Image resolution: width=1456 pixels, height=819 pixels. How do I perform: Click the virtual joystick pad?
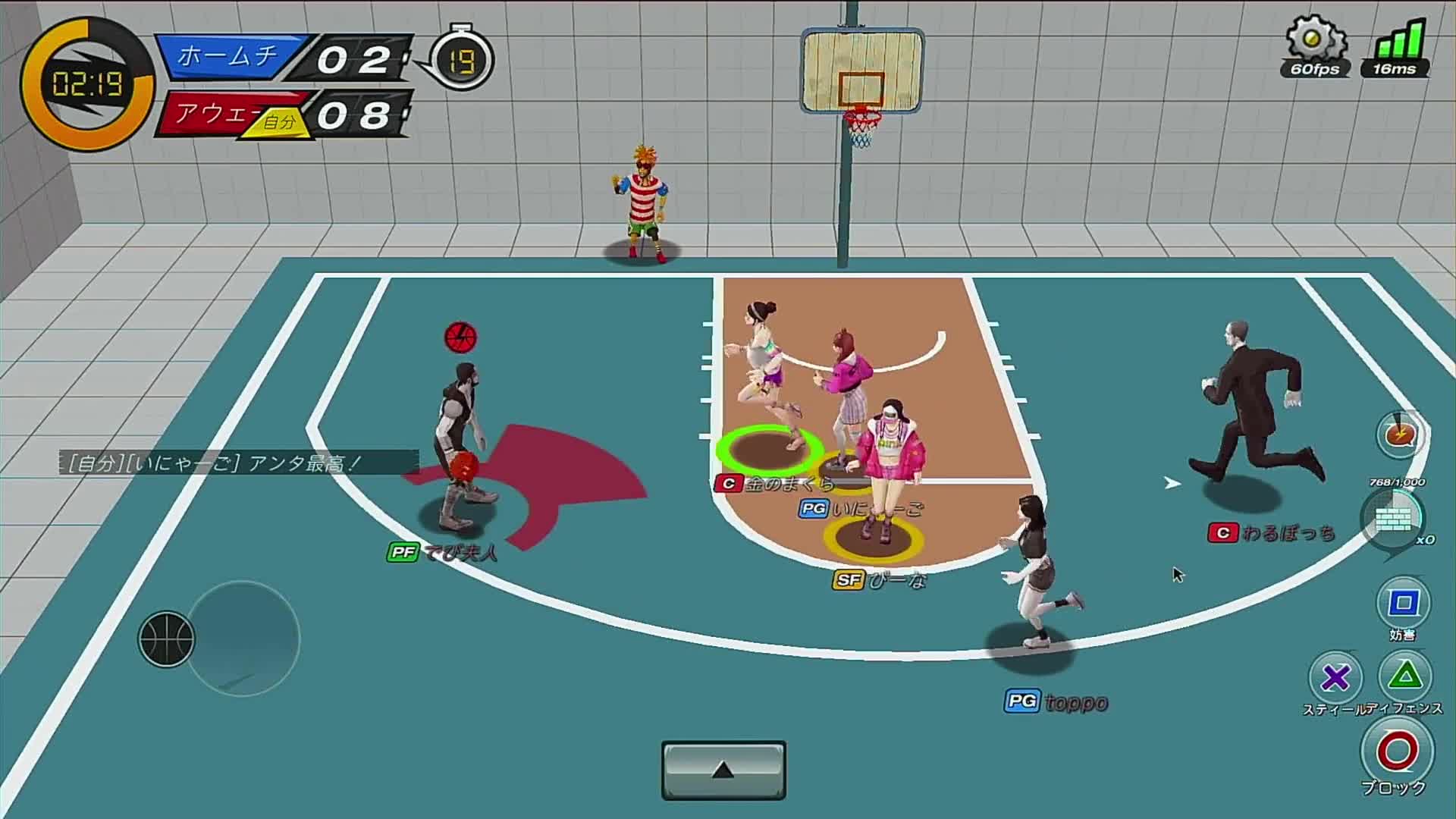(x=243, y=639)
